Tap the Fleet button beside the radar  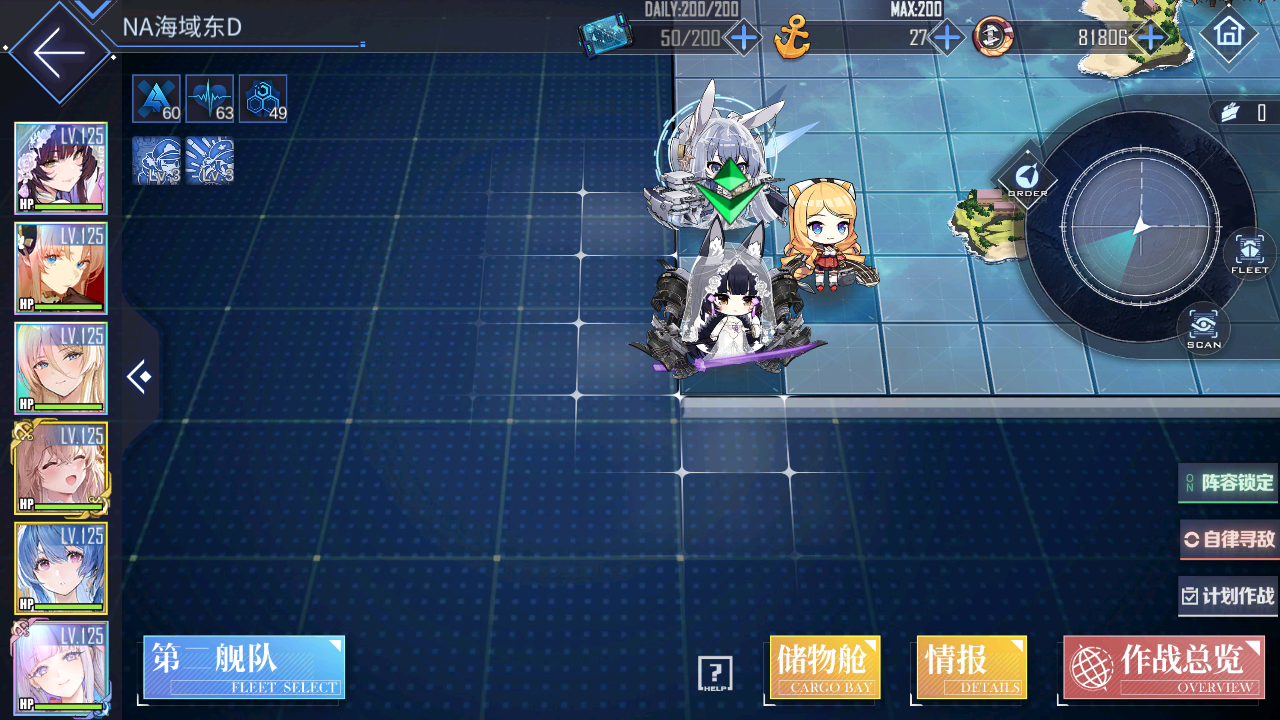pos(1249,252)
